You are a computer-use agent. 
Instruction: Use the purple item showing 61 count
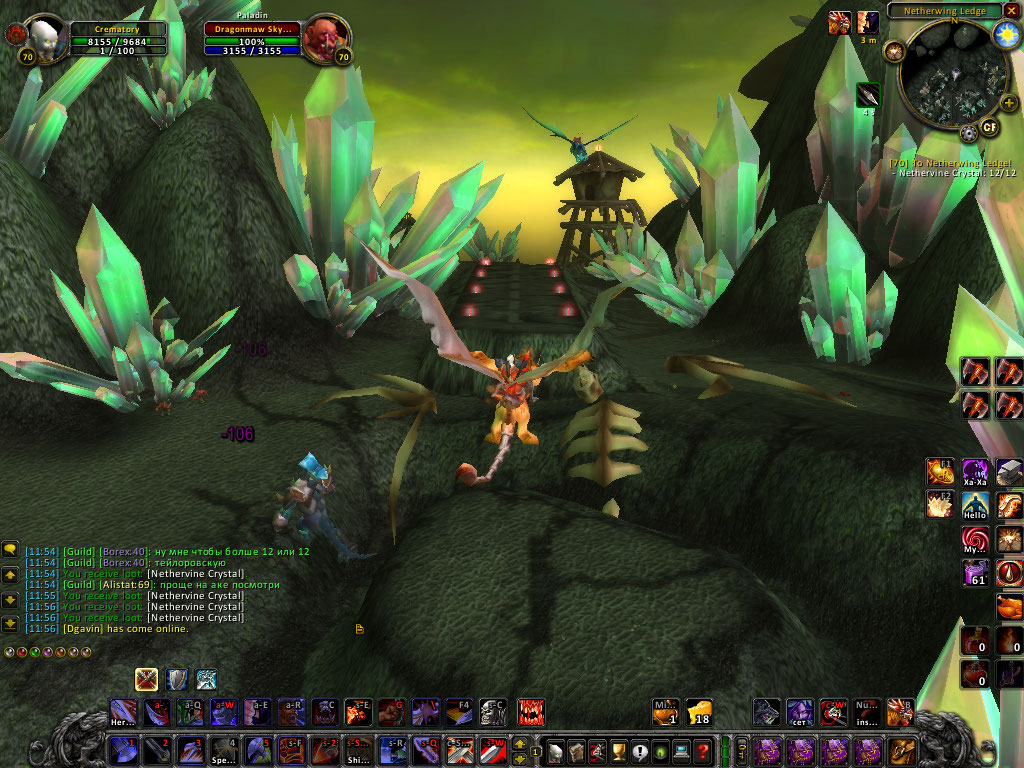pyautogui.click(x=975, y=572)
